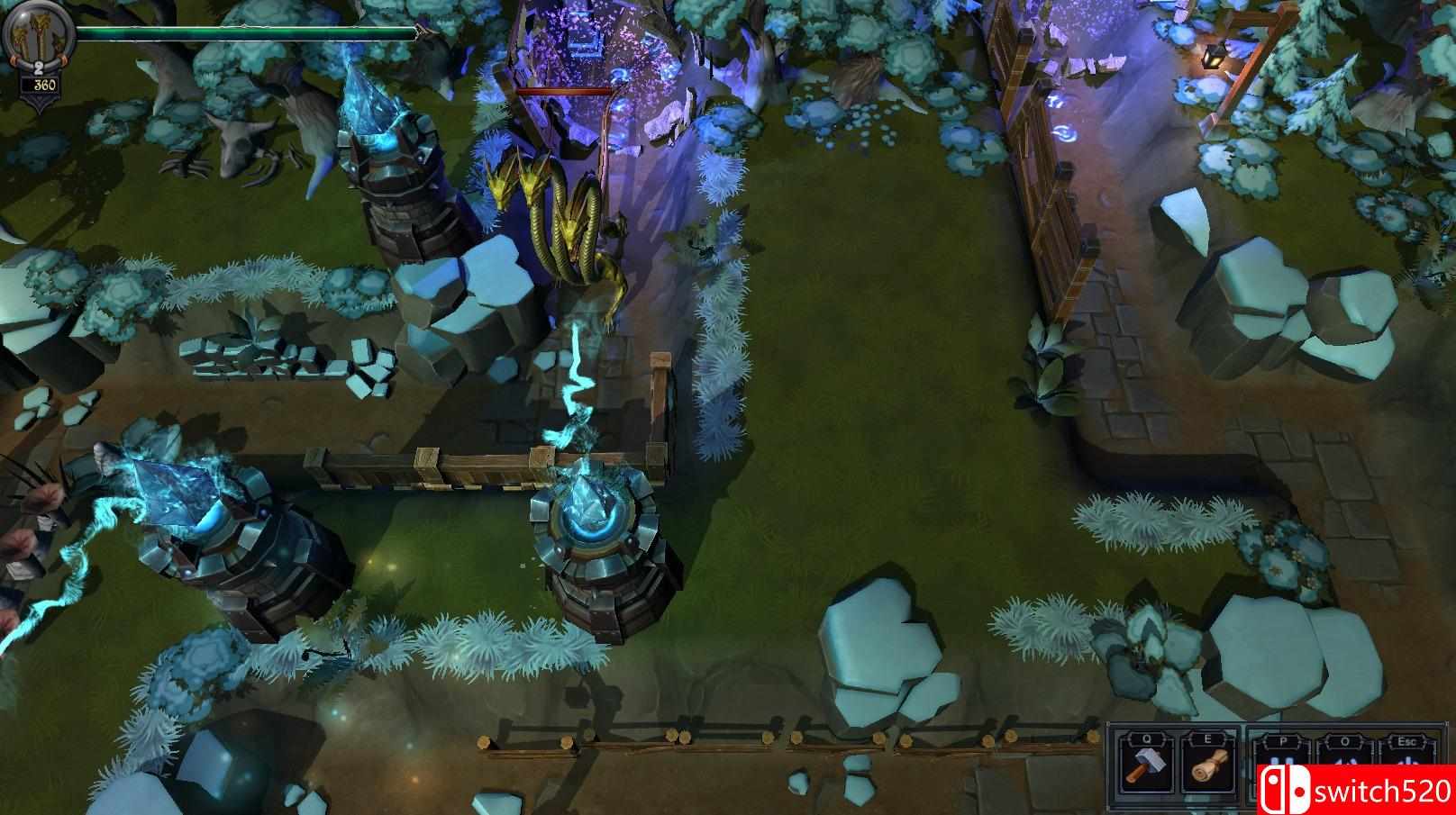Click the E key label above the scroll
The width and height of the screenshot is (1456, 815).
pyautogui.click(x=1208, y=739)
